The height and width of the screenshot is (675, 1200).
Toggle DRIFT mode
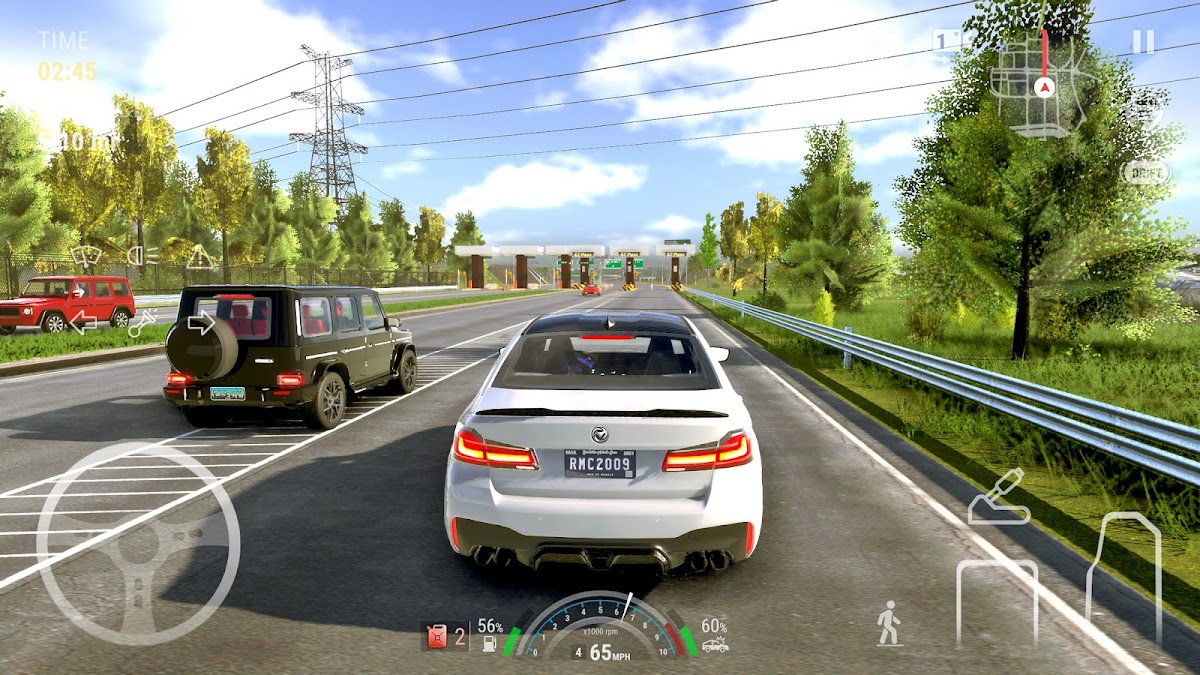tap(1146, 172)
